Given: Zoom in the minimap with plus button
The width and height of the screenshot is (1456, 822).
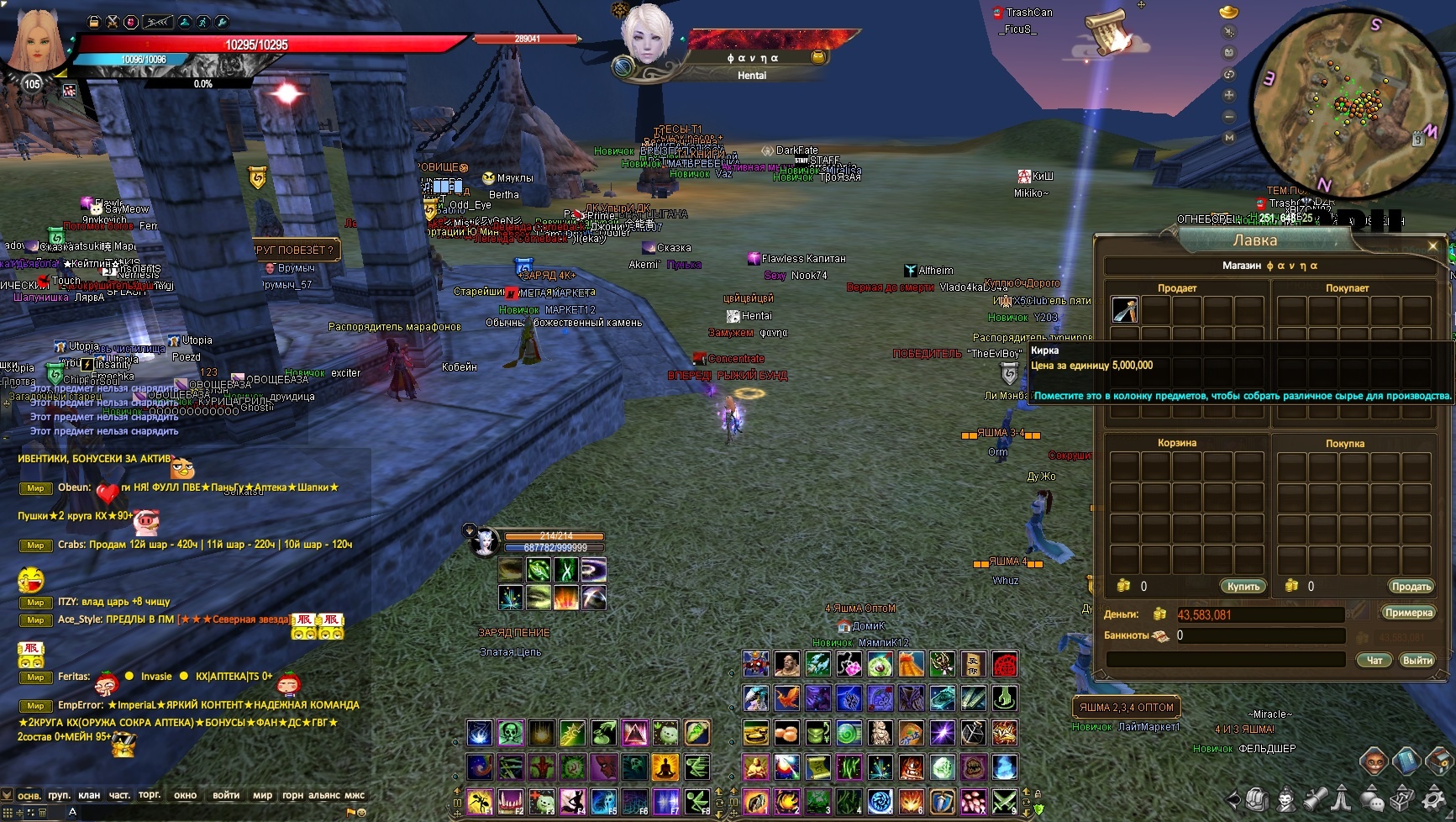Looking at the screenshot, I should (x=1229, y=96).
